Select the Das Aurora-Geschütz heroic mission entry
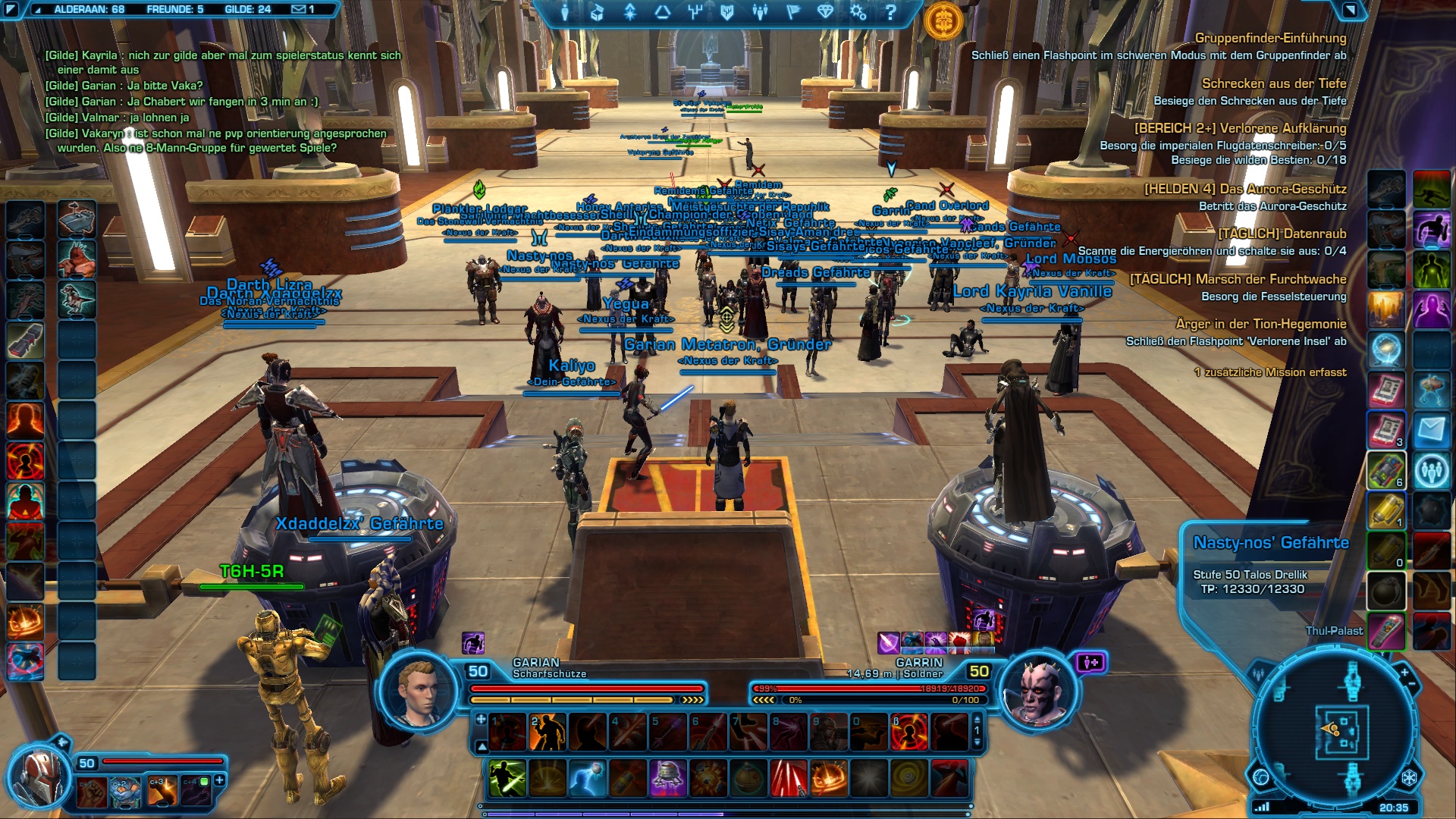 (1245, 189)
